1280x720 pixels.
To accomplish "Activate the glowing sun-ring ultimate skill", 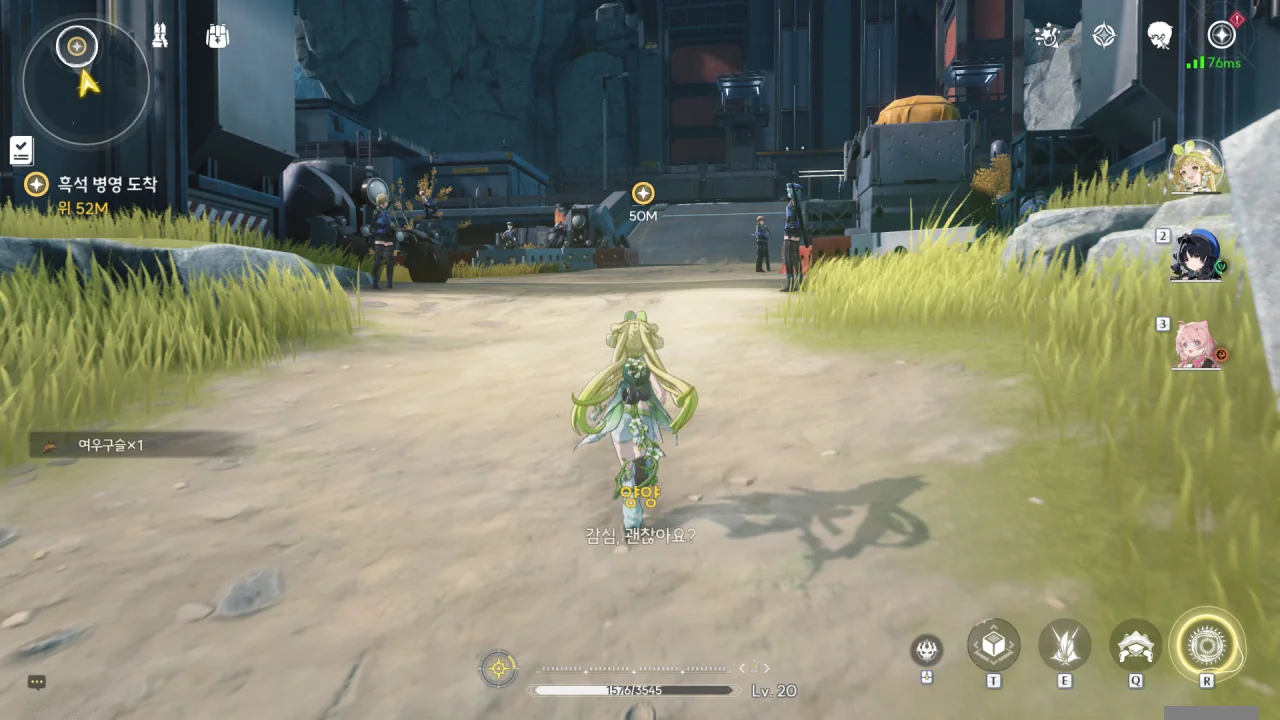I will pyautogui.click(x=1207, y=644).
